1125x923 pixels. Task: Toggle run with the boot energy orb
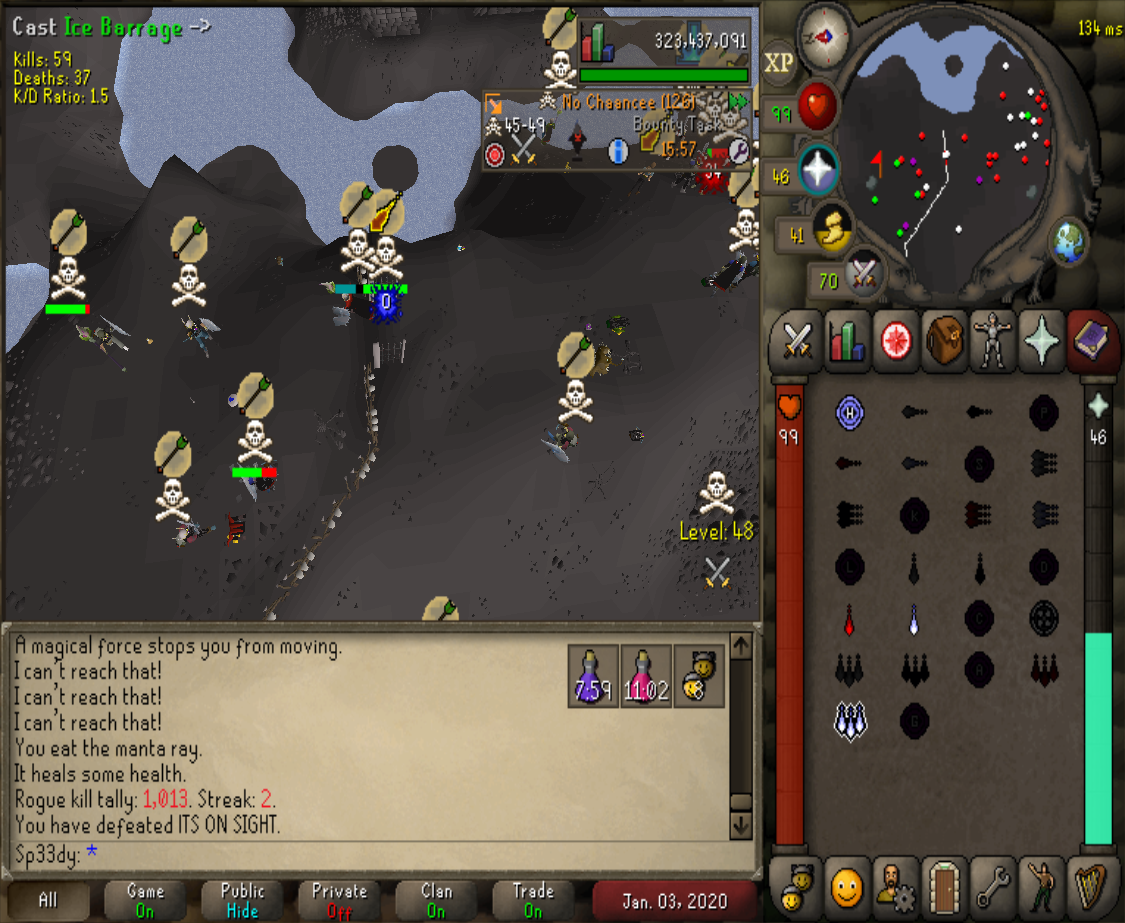point(832,230)
